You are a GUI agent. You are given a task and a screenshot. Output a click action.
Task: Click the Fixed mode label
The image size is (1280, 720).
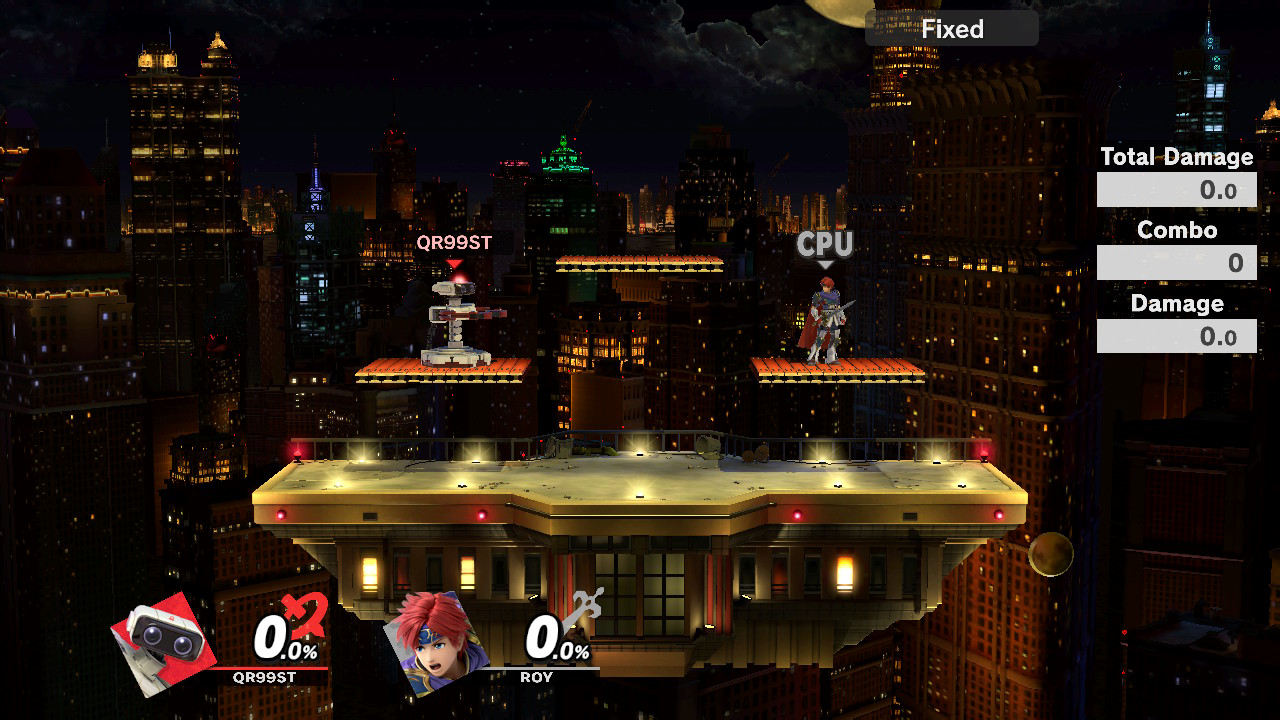tap(952, 29)
